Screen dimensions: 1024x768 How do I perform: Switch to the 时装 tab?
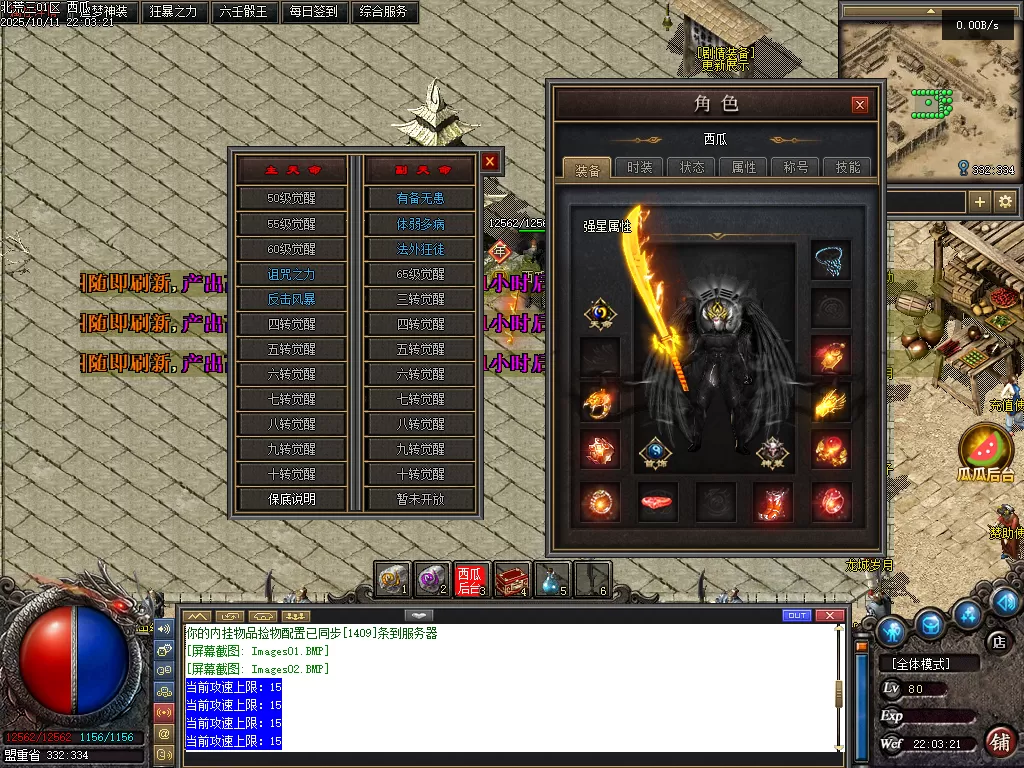pyautogui.click(x=640, y=168)
